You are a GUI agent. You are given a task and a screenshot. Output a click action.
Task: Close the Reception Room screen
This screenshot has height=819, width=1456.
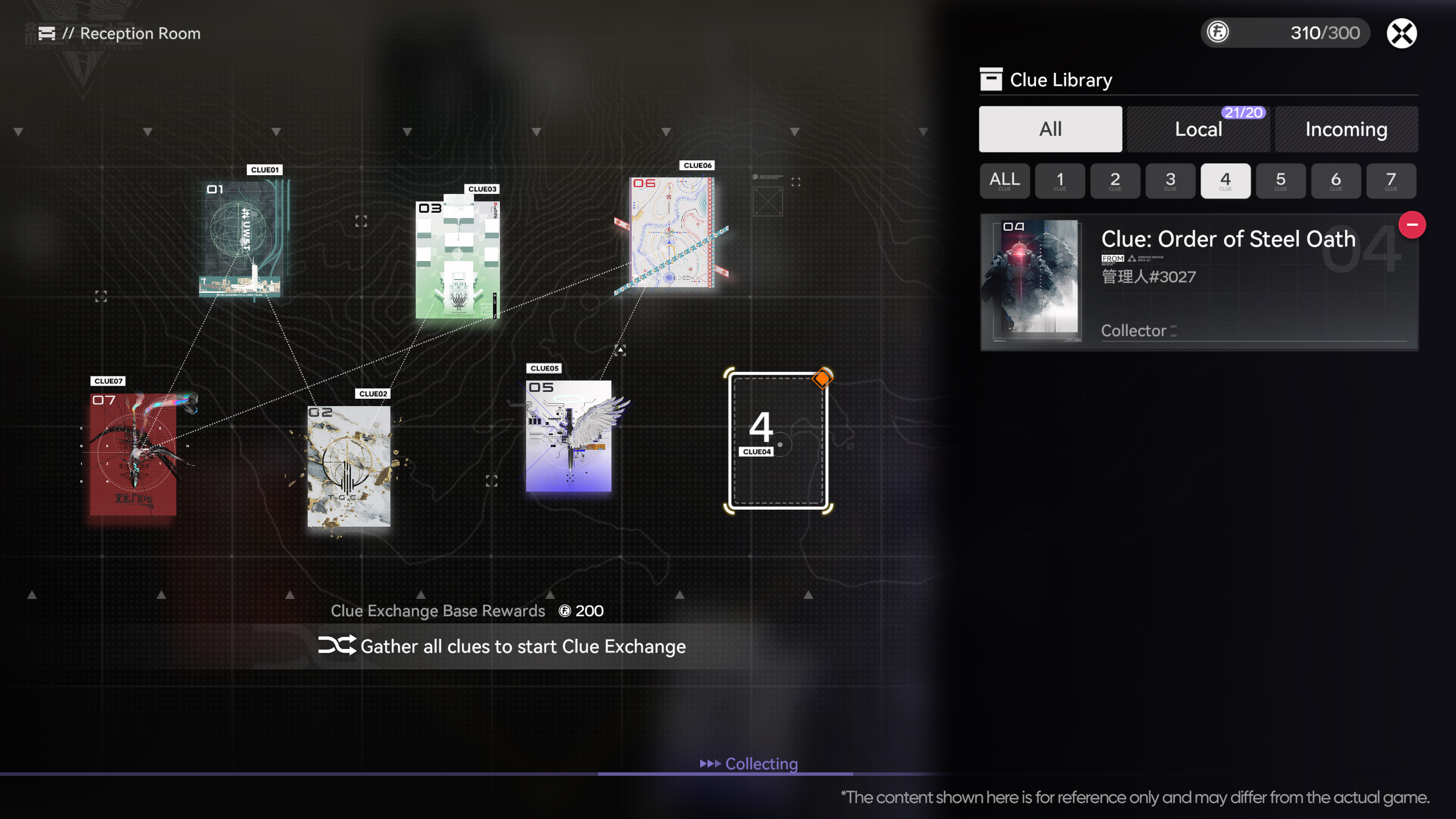(x=1401, y=34)
